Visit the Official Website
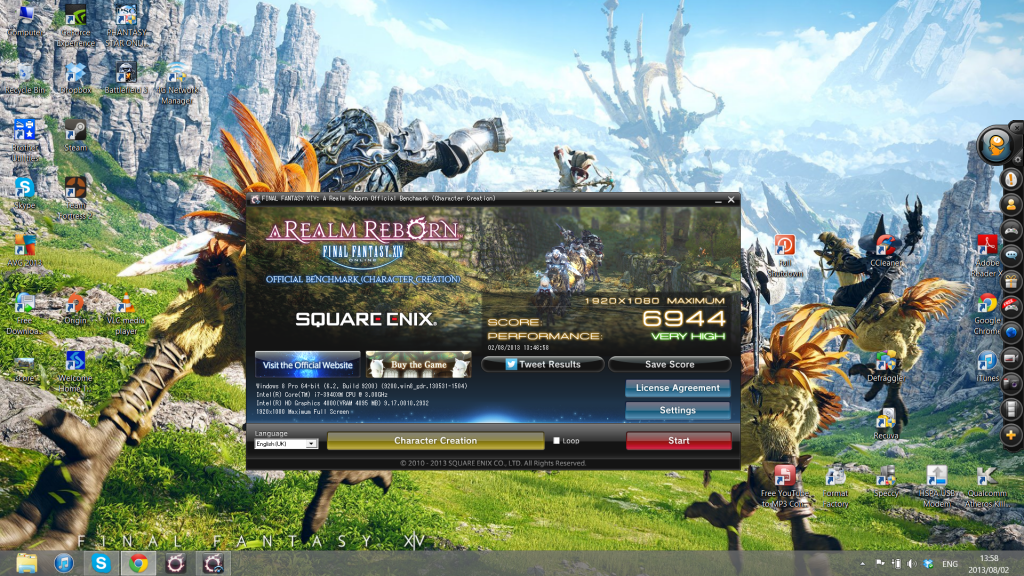This screenshot has height=576, width=1024. (x=307, y=365)
